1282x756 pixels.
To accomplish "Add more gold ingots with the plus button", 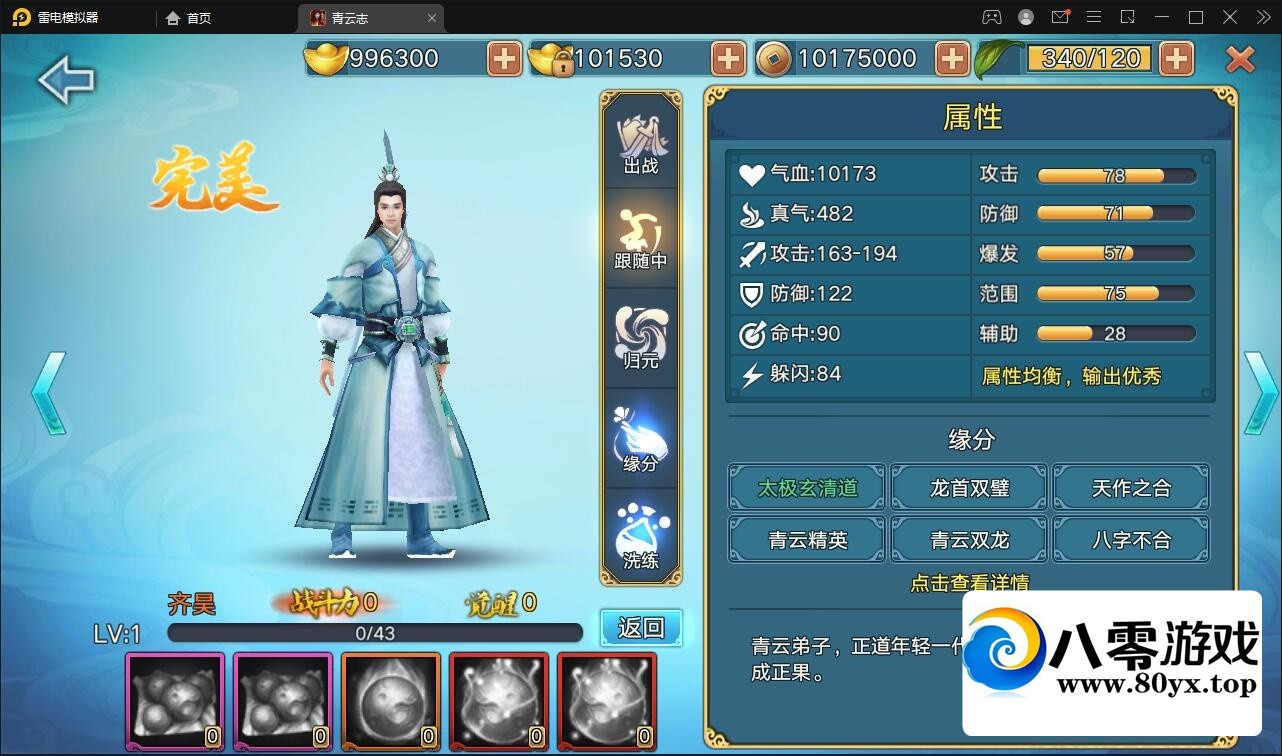I will (504, 59).
